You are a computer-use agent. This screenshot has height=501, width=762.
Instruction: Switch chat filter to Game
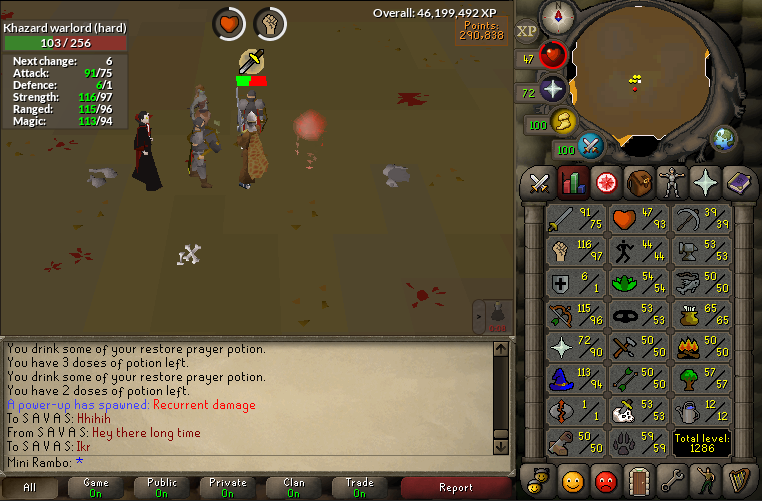click(97, 487)
